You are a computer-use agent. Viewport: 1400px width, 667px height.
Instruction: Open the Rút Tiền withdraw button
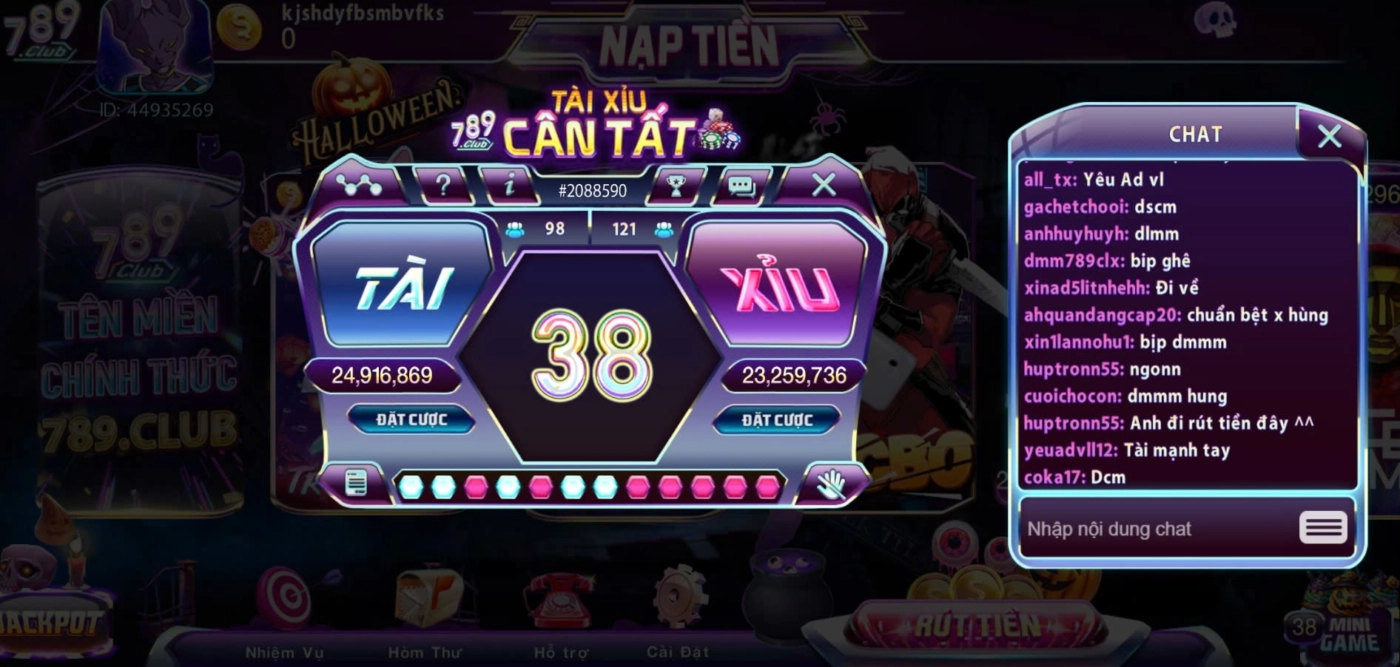coord(976,627)
